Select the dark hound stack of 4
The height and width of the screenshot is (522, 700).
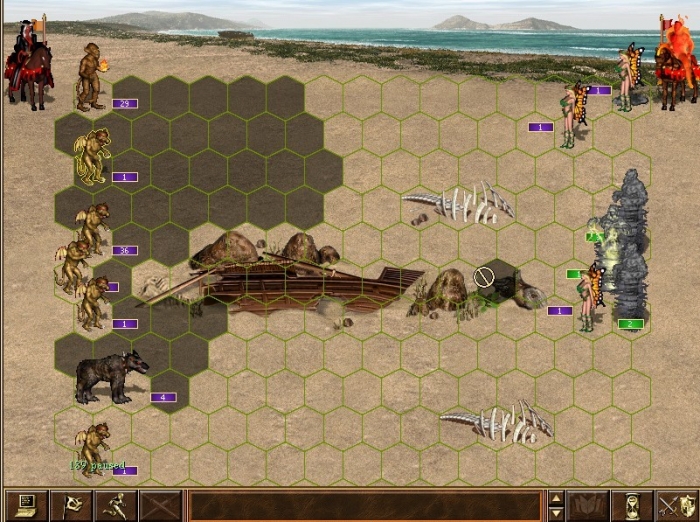click(110, 377)
